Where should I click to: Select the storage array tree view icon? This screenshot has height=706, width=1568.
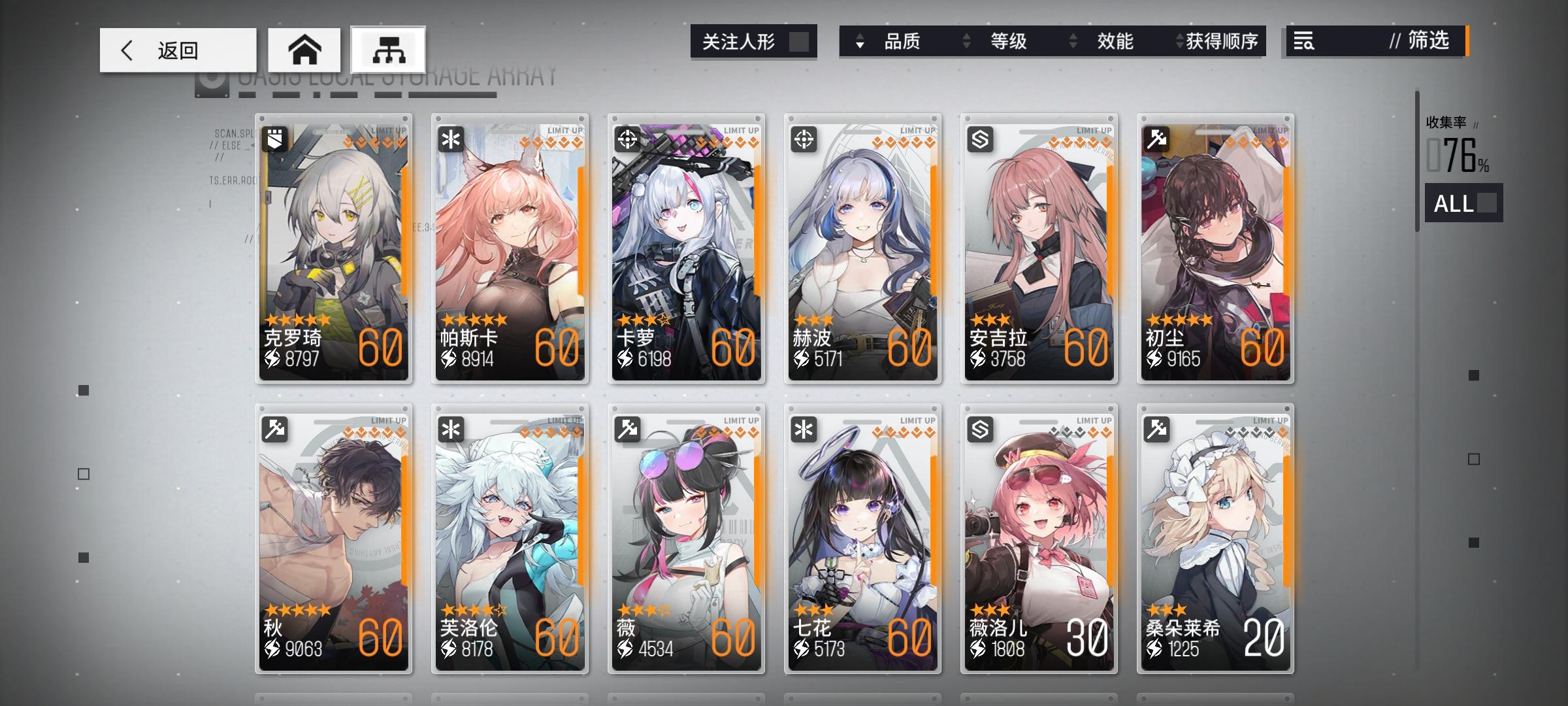387,49
